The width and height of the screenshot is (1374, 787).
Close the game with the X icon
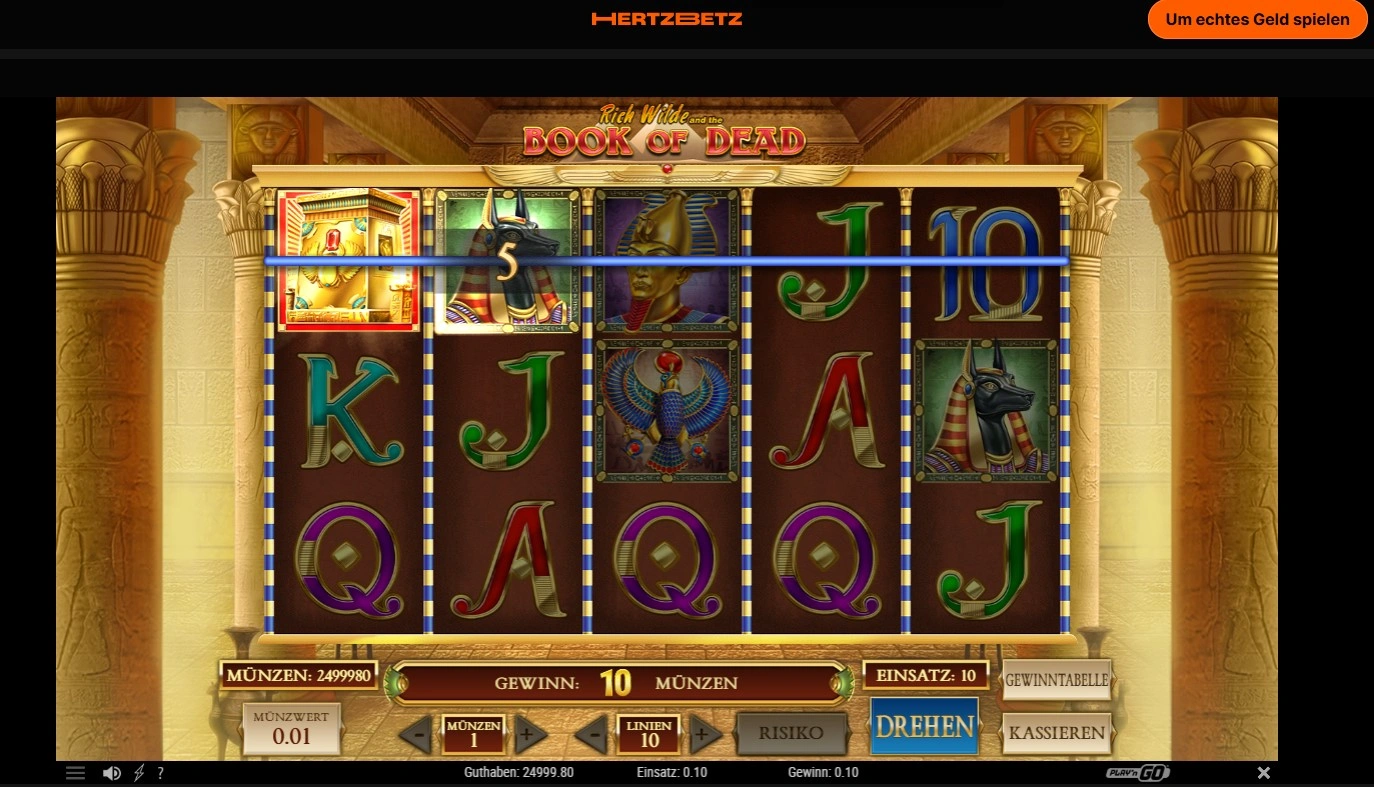(1264, 773)
